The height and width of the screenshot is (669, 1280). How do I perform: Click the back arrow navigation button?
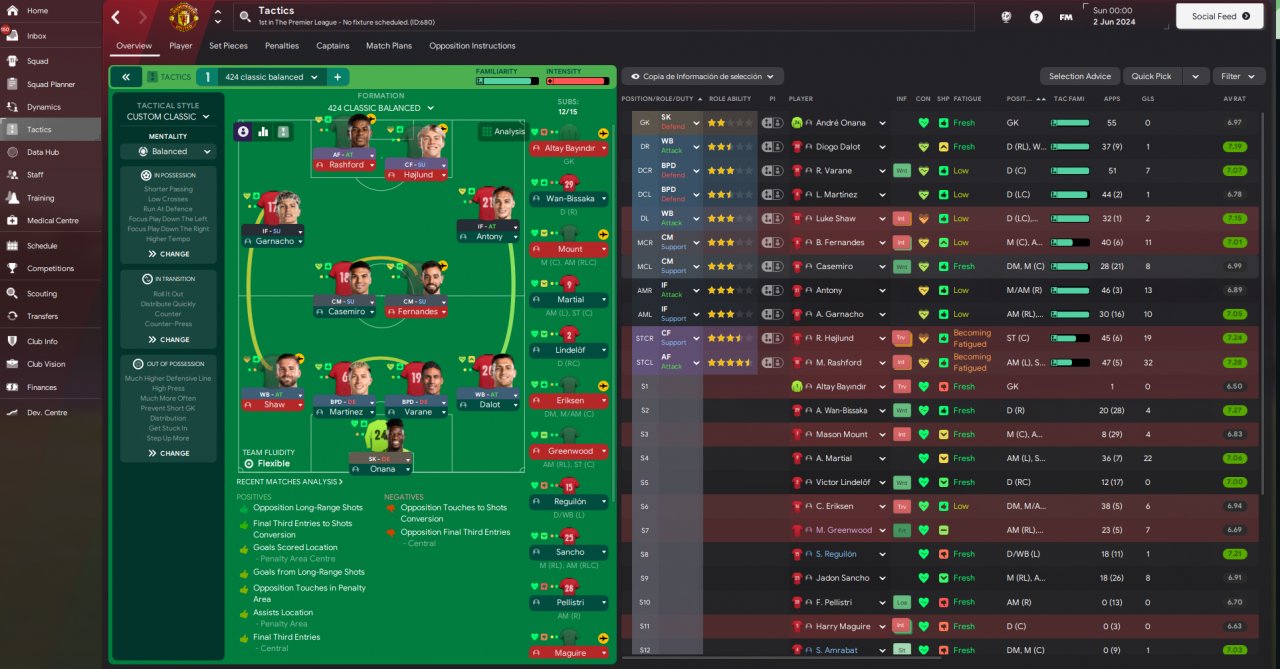116,17
